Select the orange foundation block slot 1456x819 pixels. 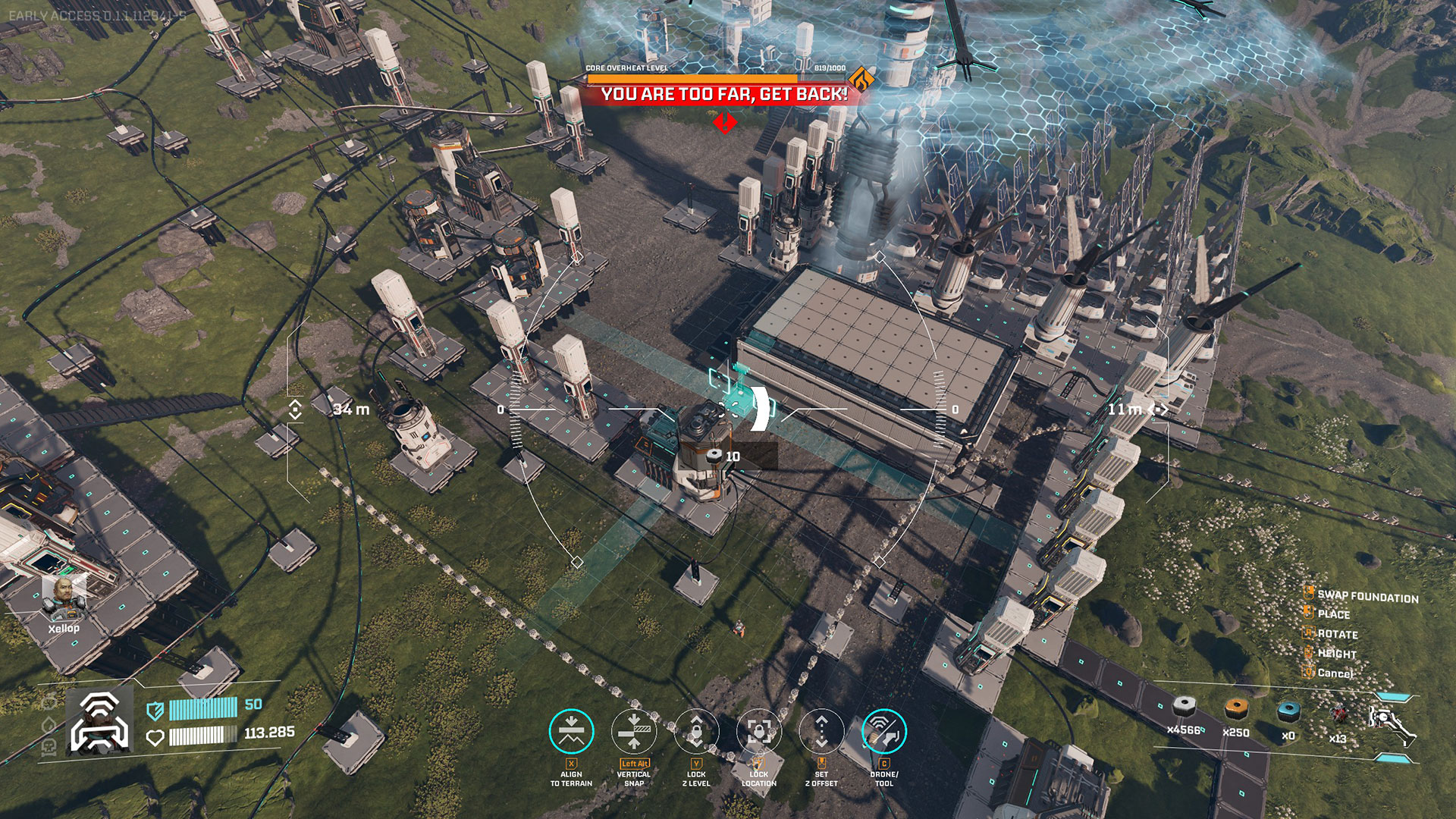pos(1236,710)
